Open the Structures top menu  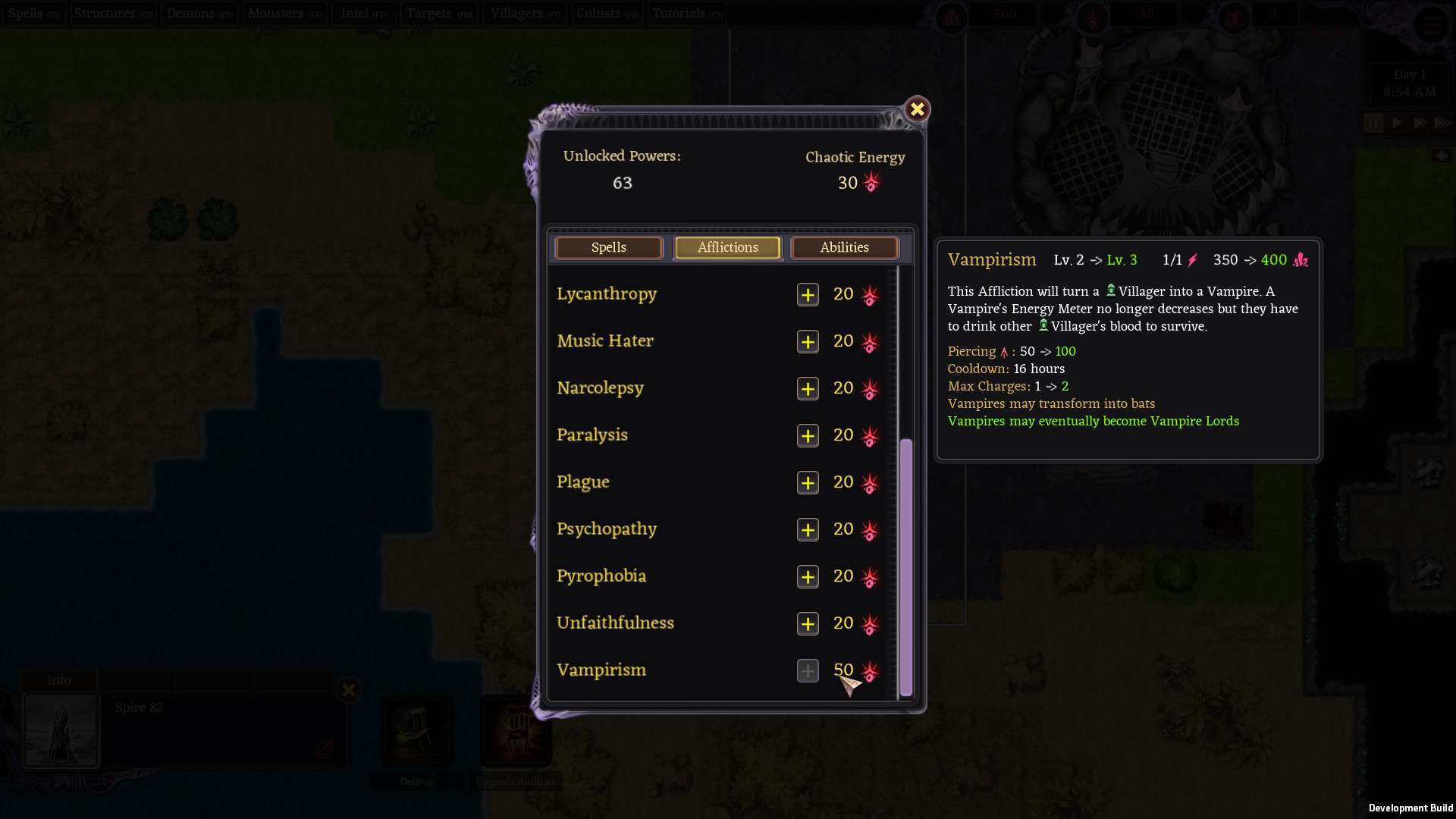113,14
